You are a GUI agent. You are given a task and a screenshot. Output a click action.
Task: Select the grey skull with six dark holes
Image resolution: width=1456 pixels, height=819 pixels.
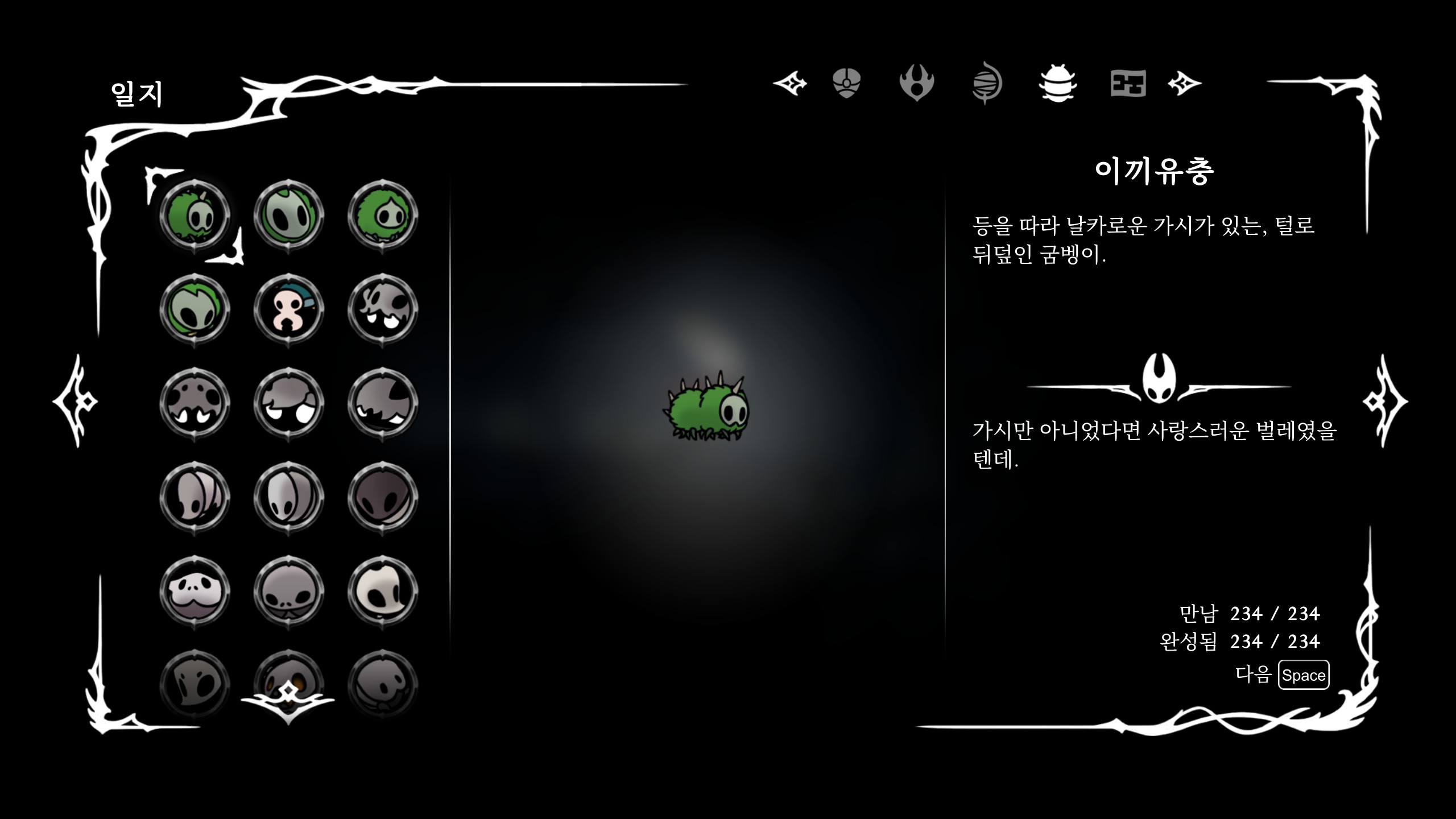(x=195, y=404)
